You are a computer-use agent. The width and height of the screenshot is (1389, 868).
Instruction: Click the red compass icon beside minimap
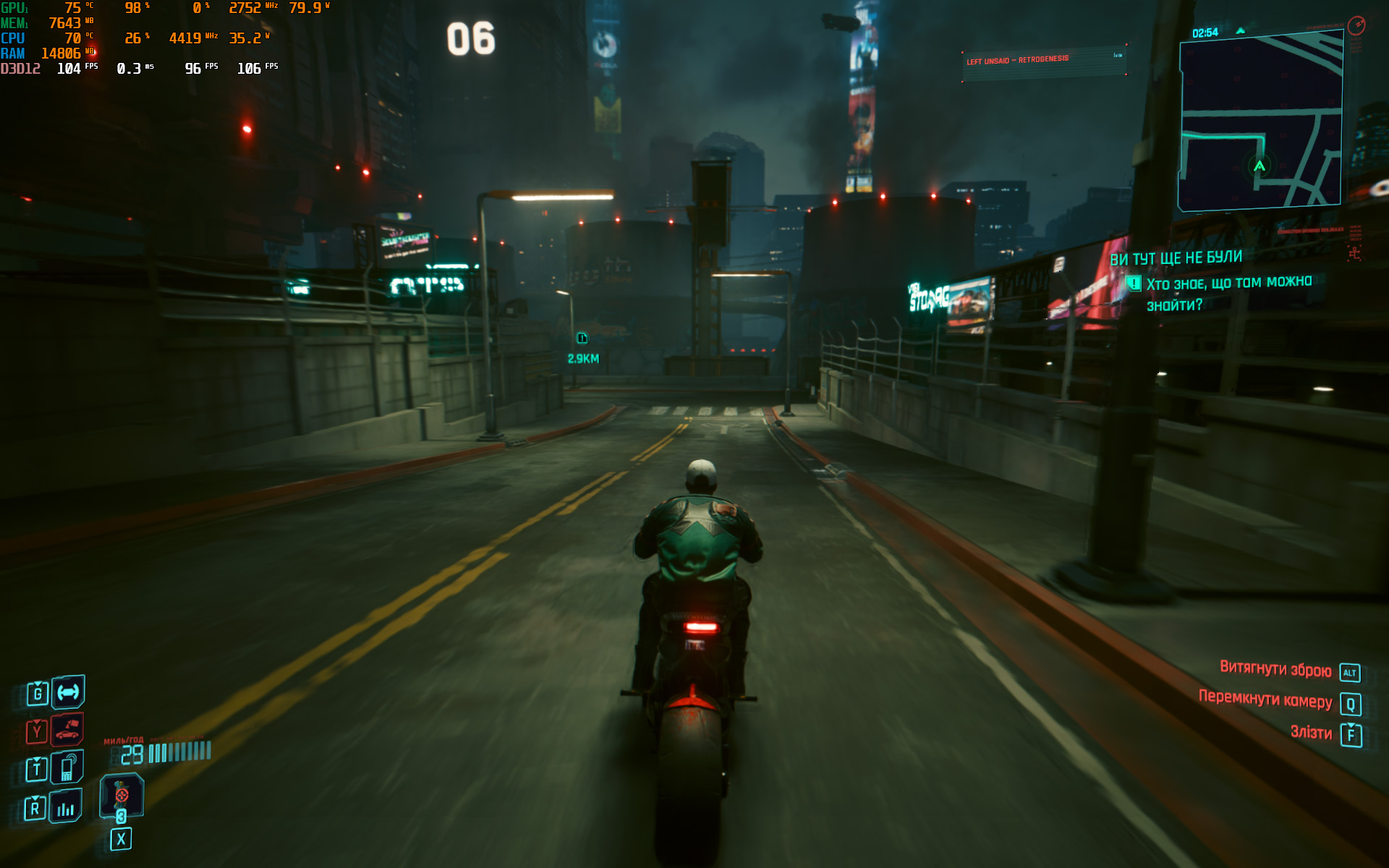(1356, 25)
